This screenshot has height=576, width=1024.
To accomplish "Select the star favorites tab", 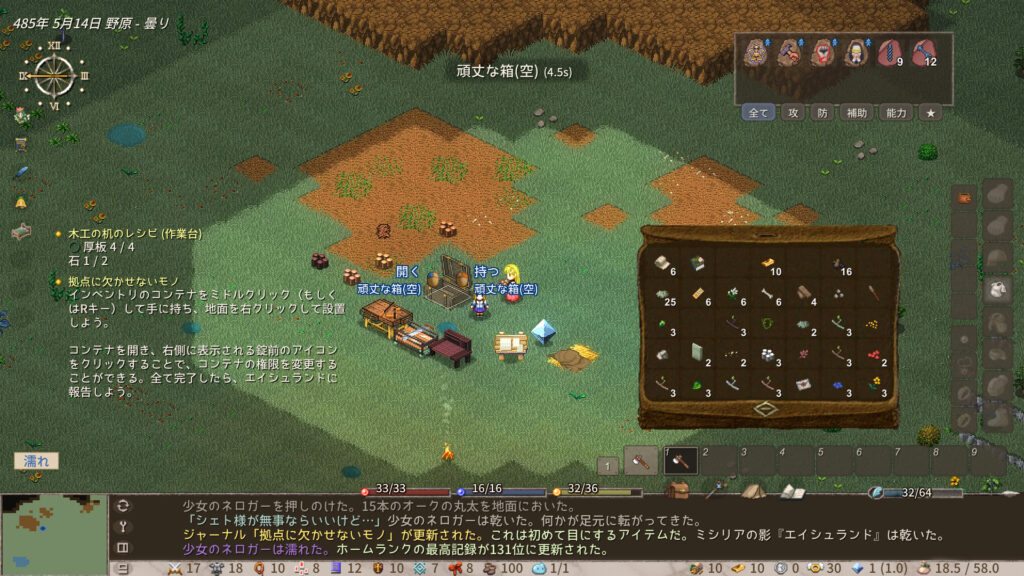I will point(930,113).
